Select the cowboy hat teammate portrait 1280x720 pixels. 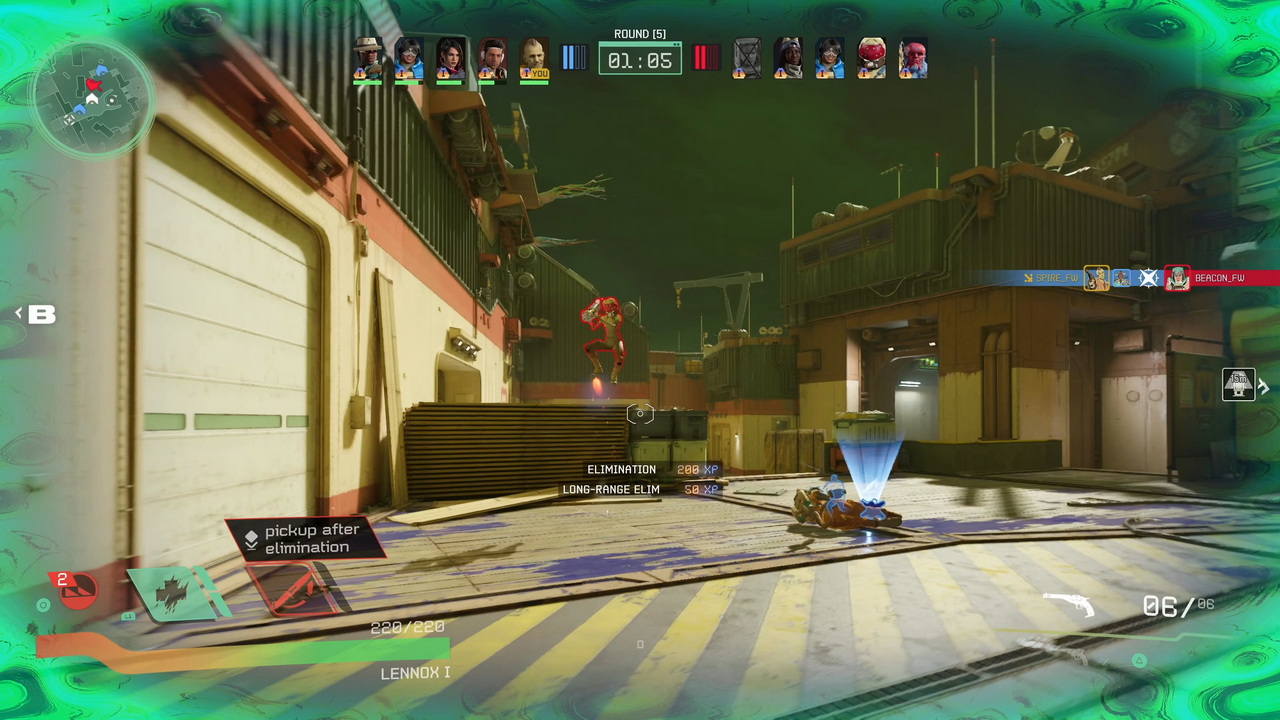pyautogui.click(x=368, y=59)
